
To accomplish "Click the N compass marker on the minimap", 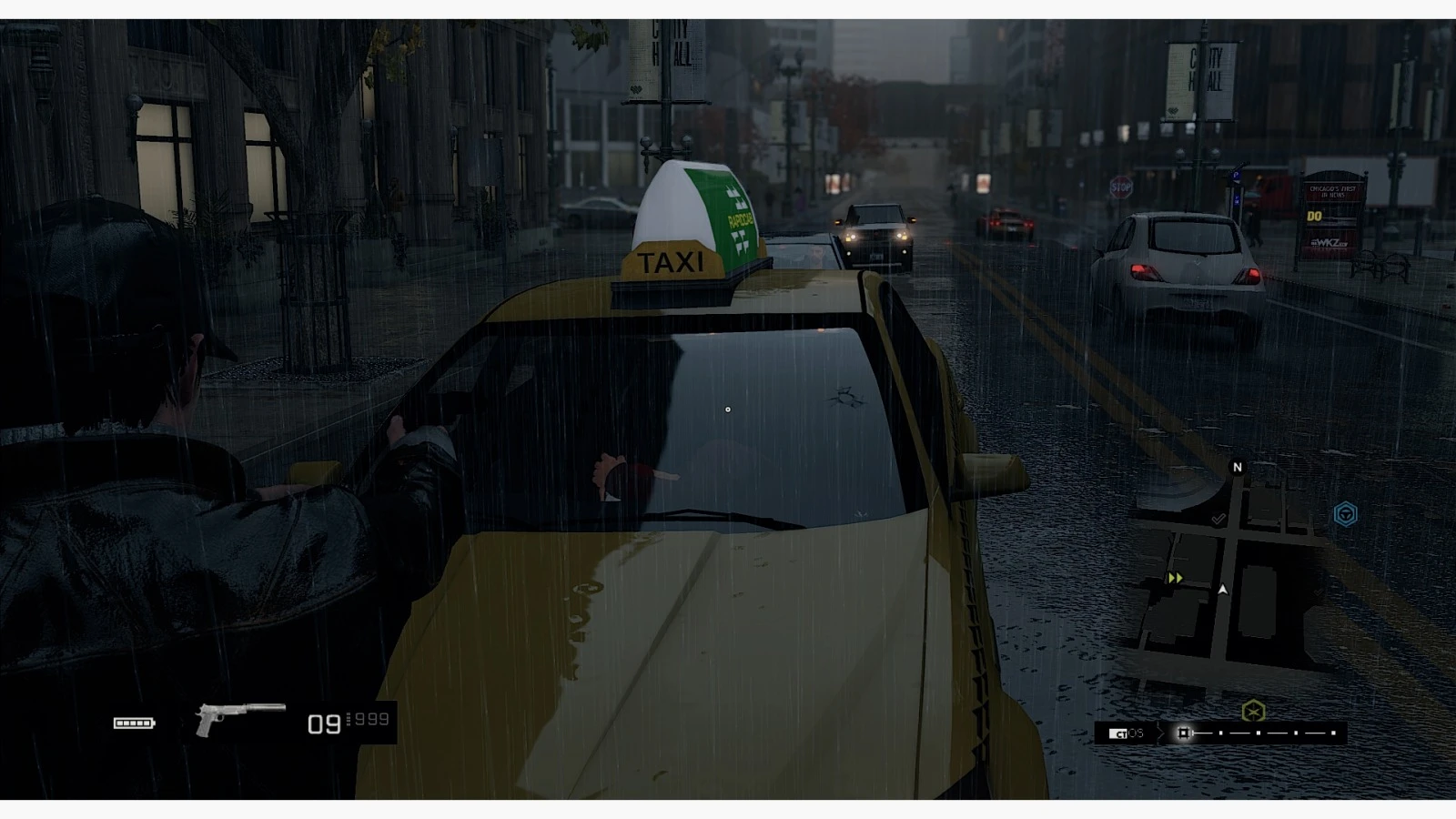I will 1238,467.
